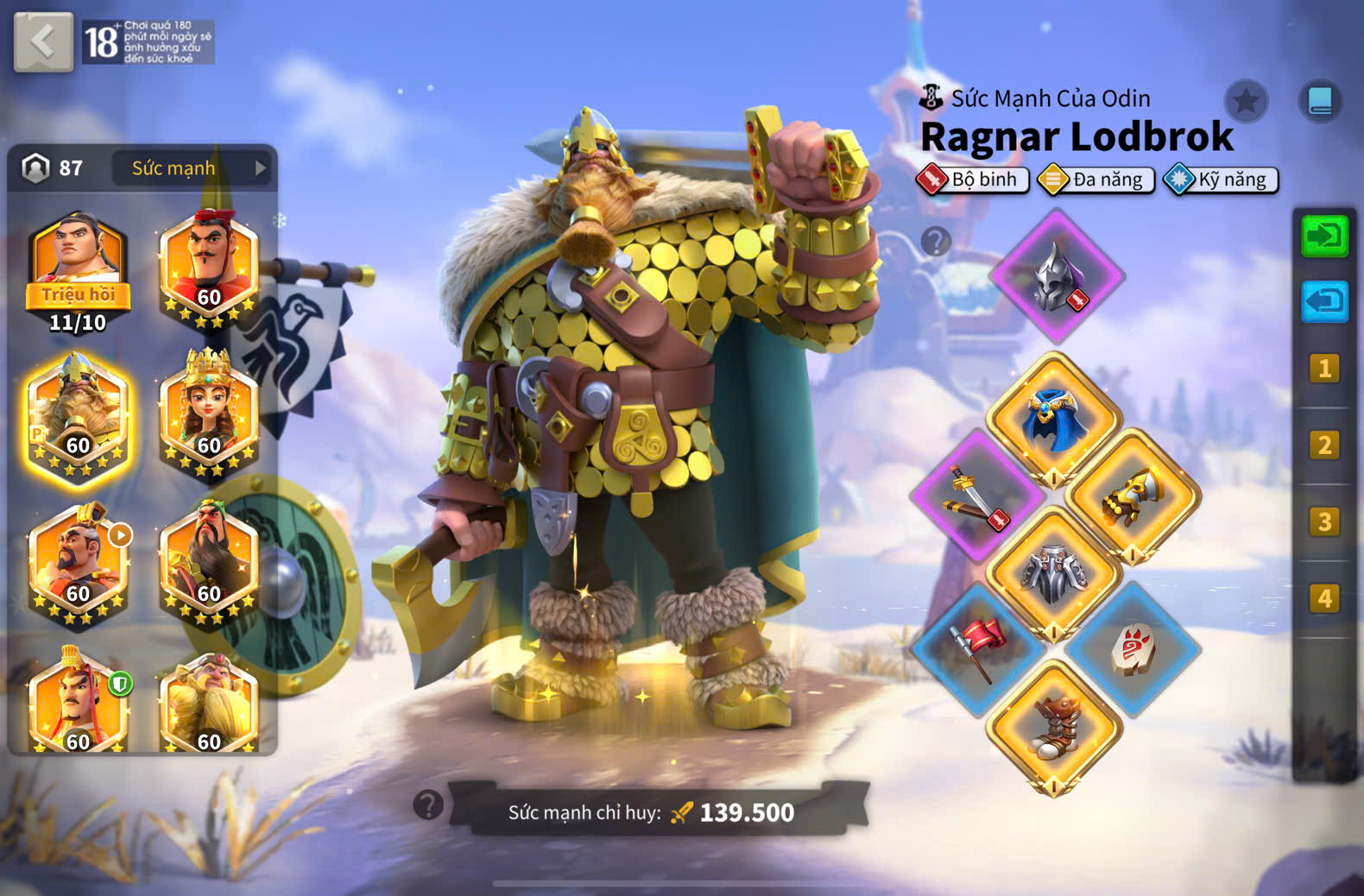Select the red flag accessory slot
1364x896 pixels.
click(978, 649)
